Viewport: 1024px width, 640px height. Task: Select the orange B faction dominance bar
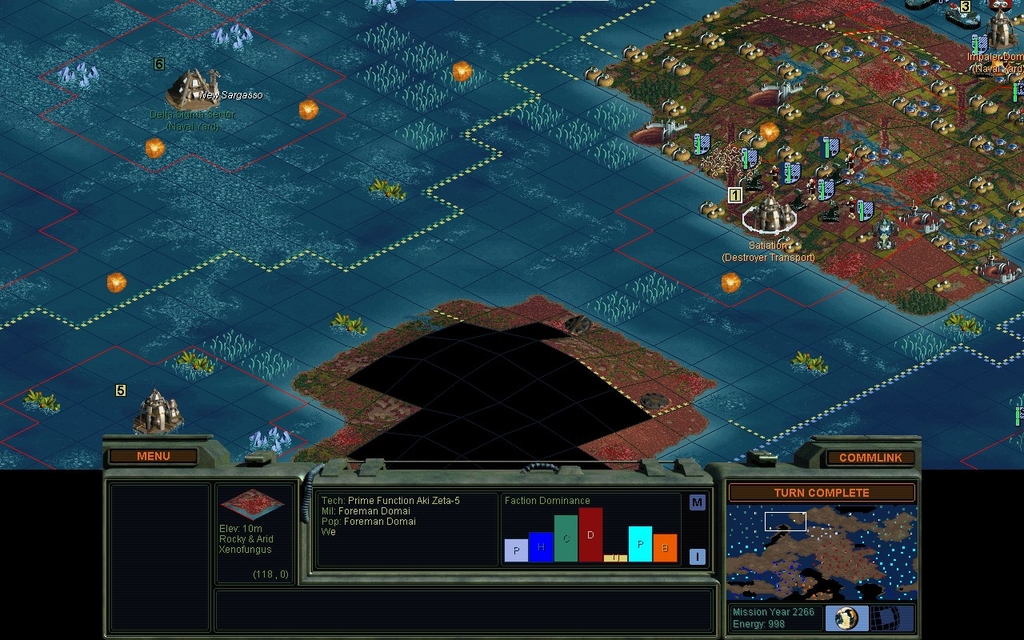tap(665, 548)
